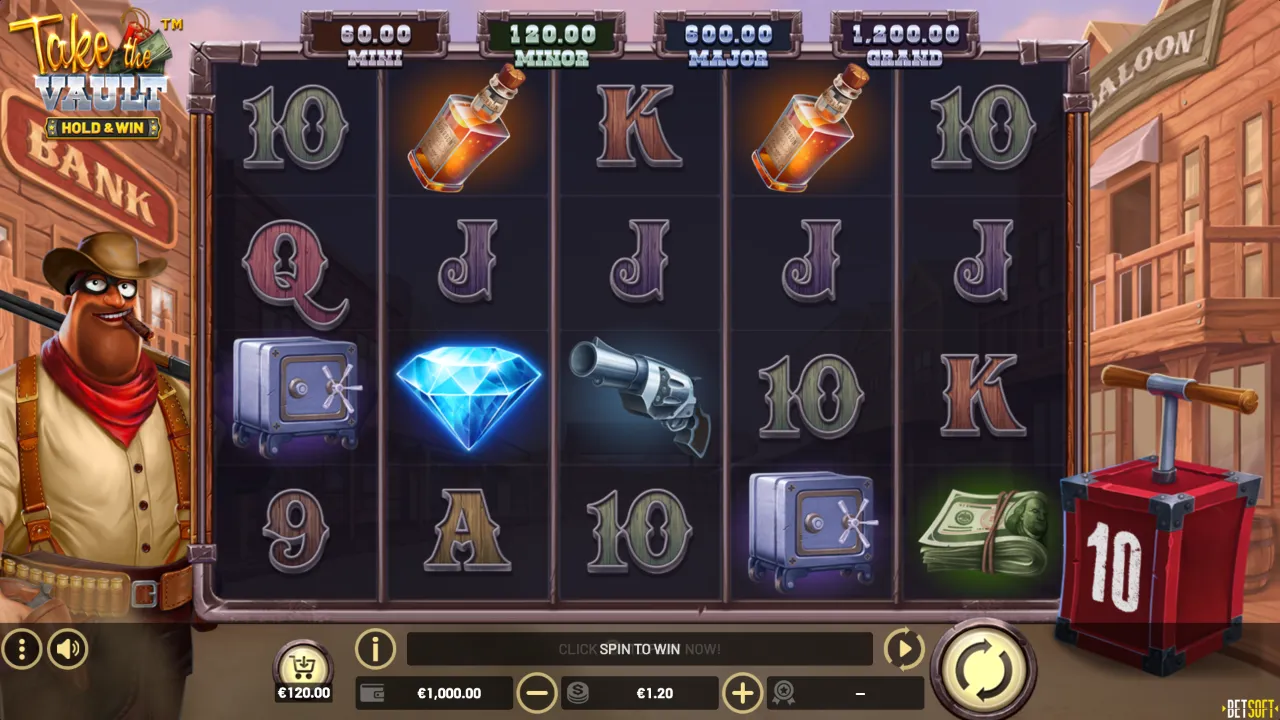Select the Grand 1,200.00 jackpot plaque

903,40
